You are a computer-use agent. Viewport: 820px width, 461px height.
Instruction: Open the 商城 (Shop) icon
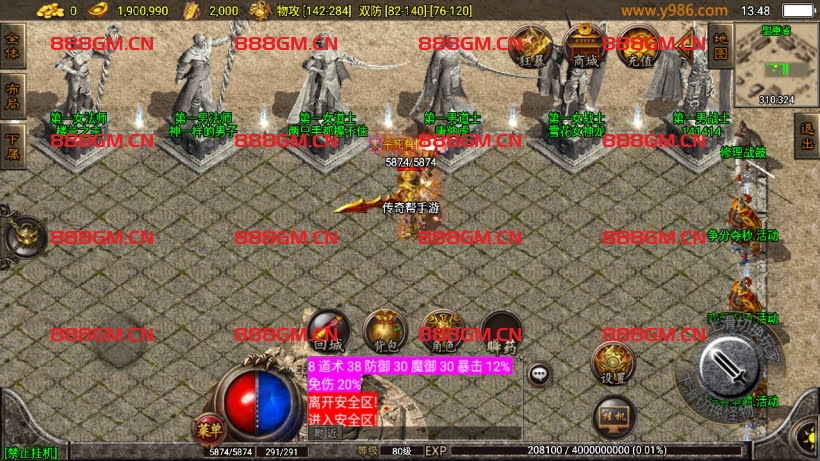pos(584,47)
